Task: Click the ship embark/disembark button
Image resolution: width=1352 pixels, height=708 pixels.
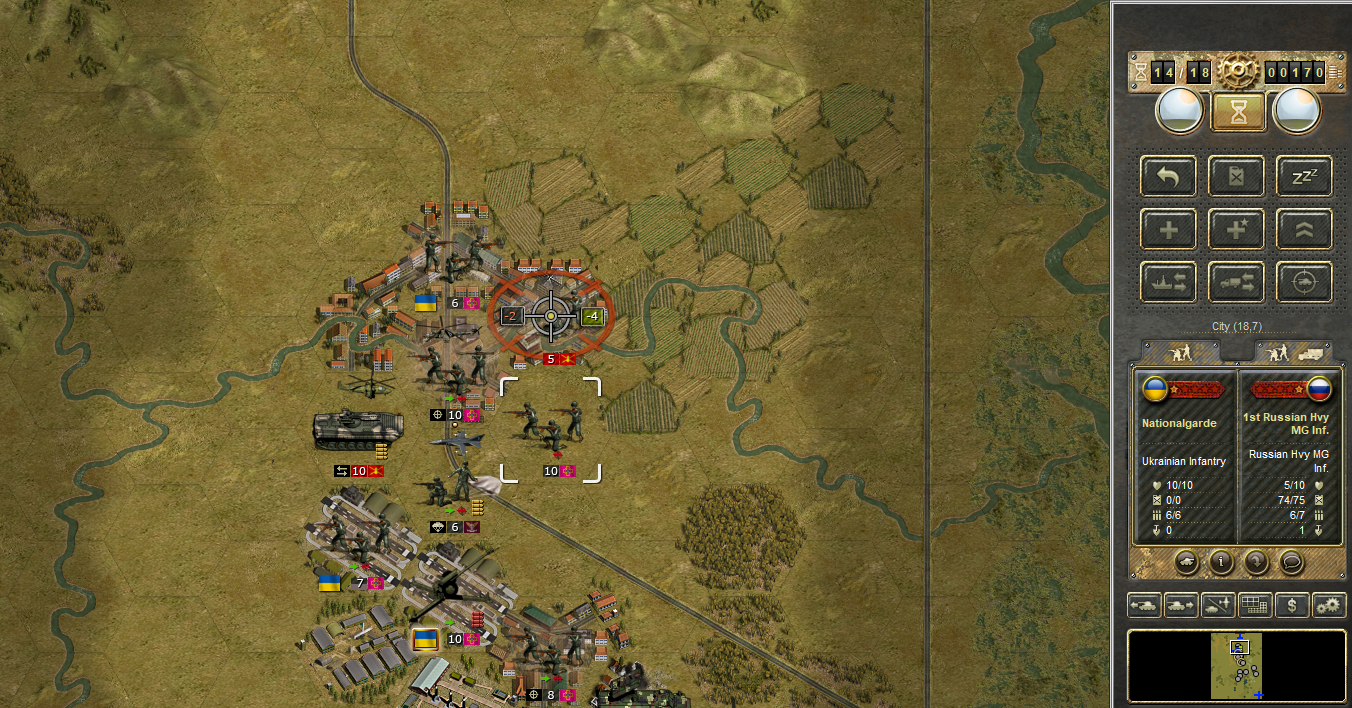Action: pos(1168,283)
